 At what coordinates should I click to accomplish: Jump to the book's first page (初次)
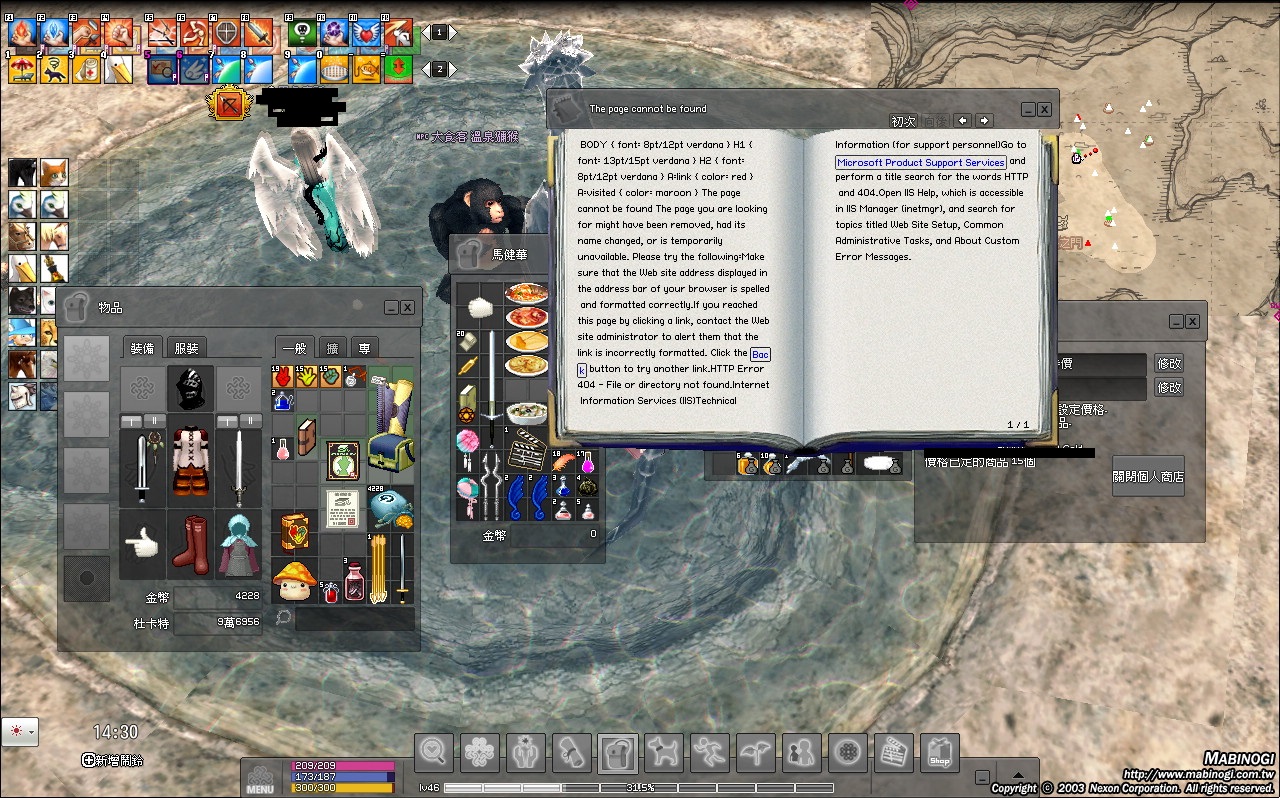coord(903,121)
